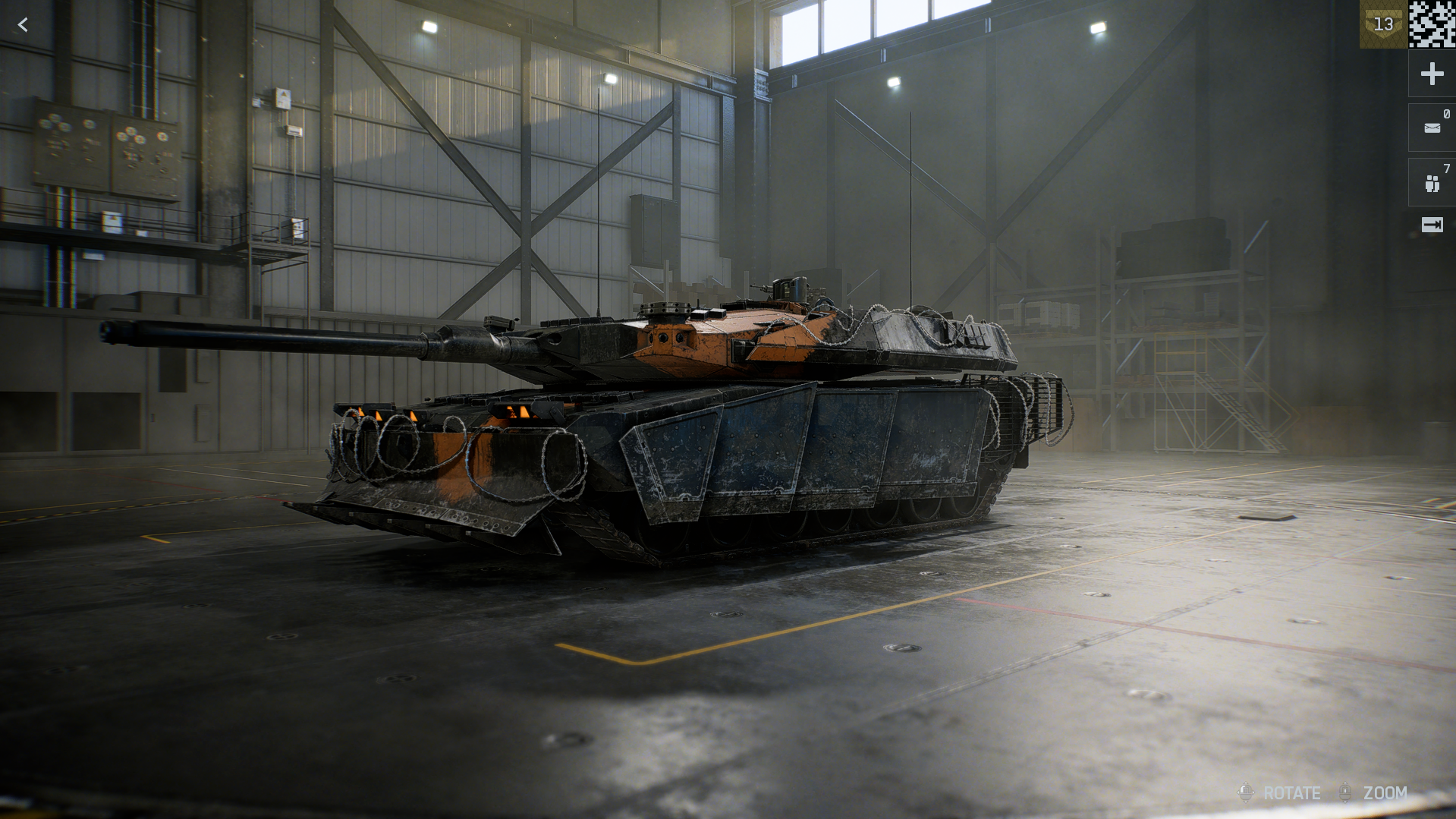The width and height of the screenshot is (1456, 819).
Task: Click the plus button to add a squad member
Action: click(1432, 74)
